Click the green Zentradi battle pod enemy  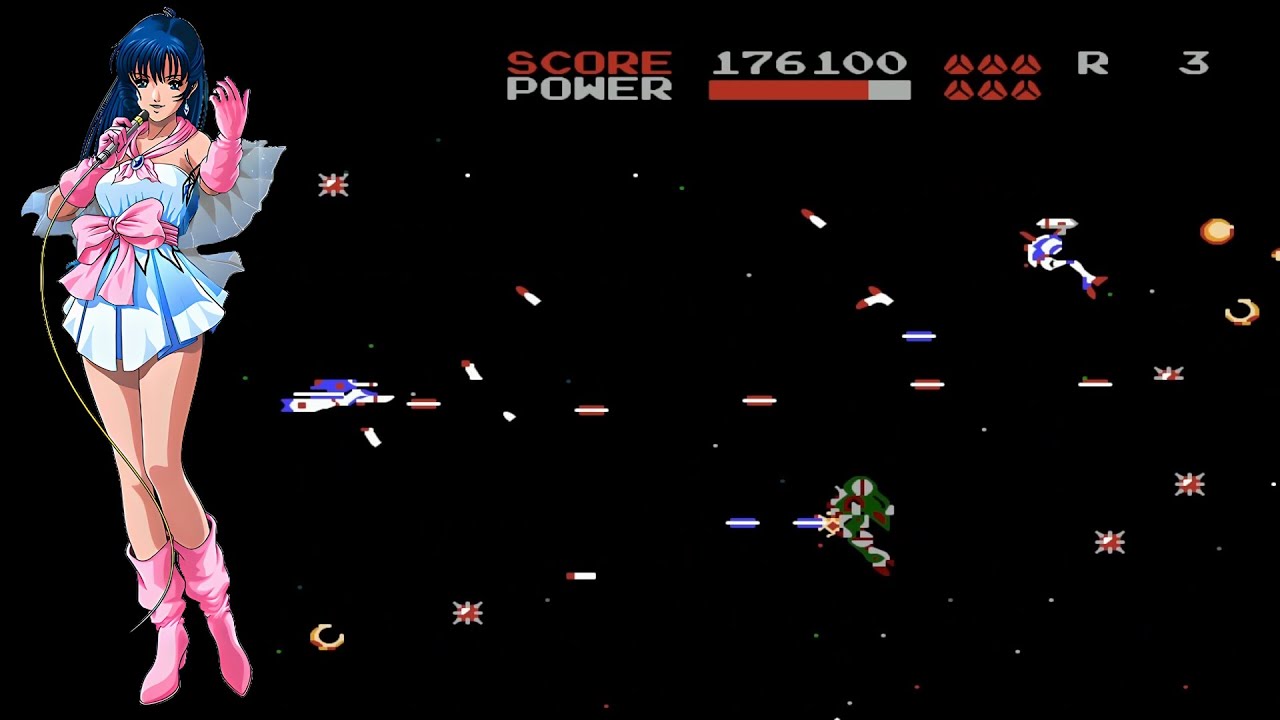tap(860, 520)
